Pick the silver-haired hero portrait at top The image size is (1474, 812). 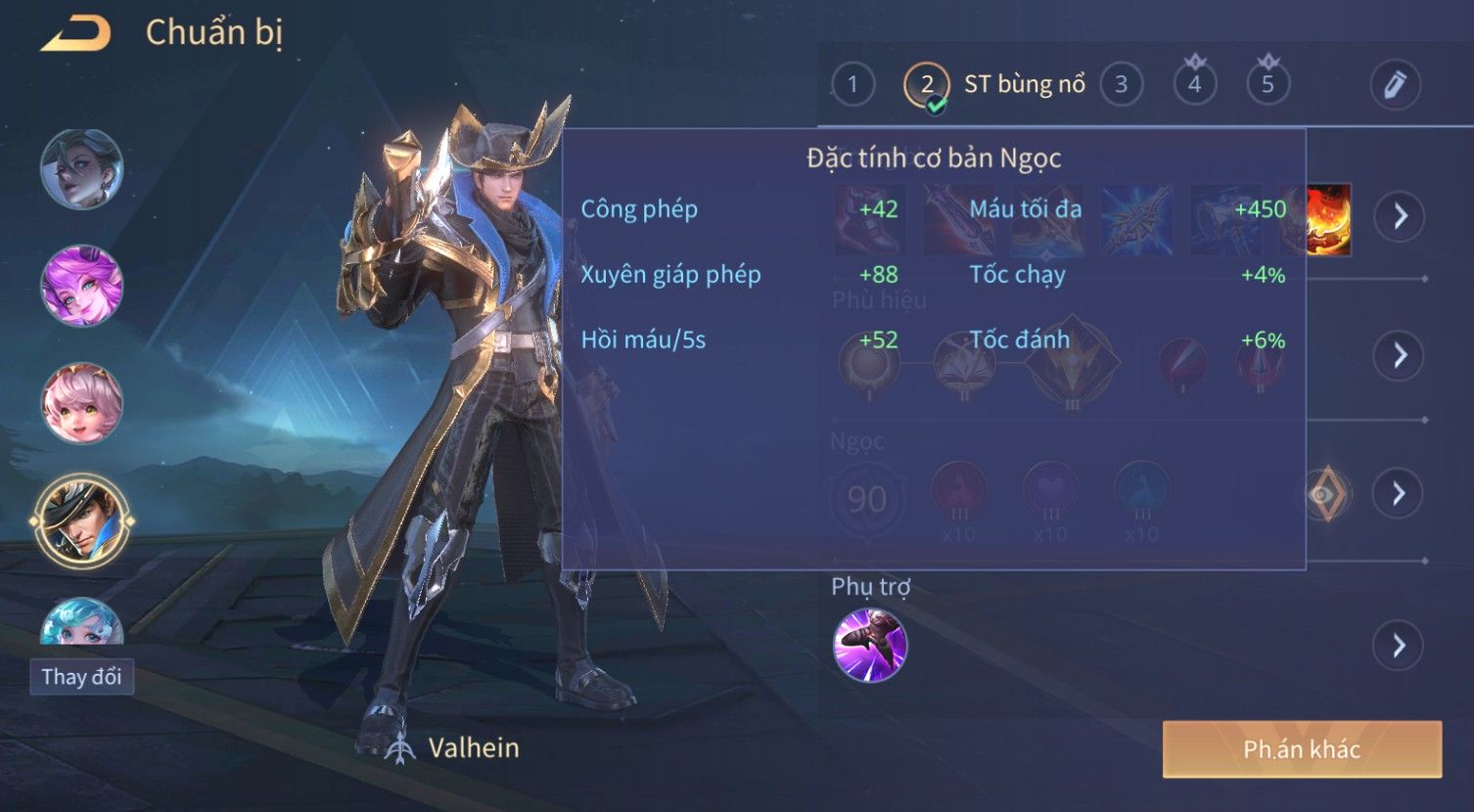coord(82,168)
